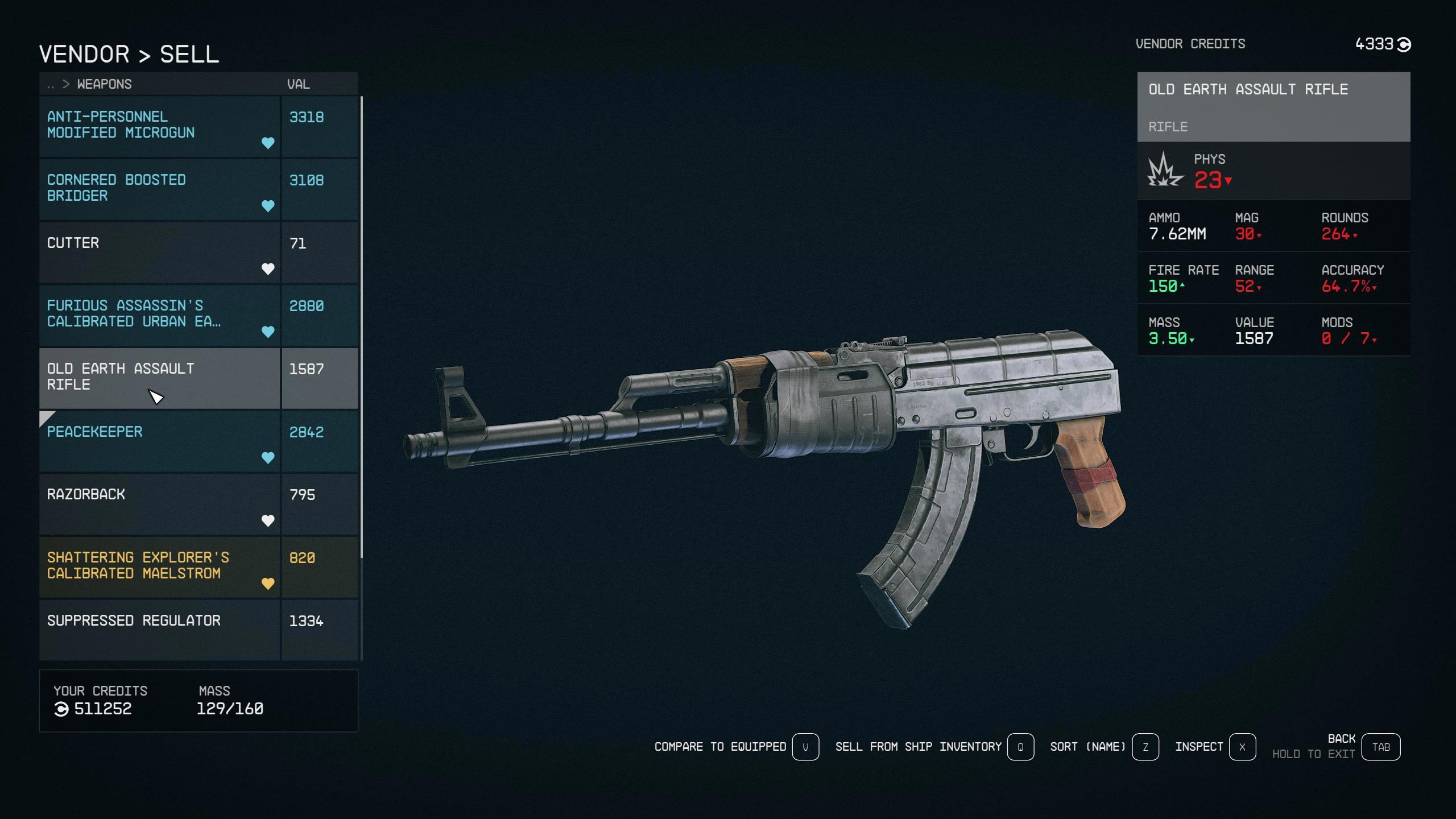This screenshot has width=1456, height=819.
Task: Inspect the selected weapon
Action: (x=1242, y=747)
